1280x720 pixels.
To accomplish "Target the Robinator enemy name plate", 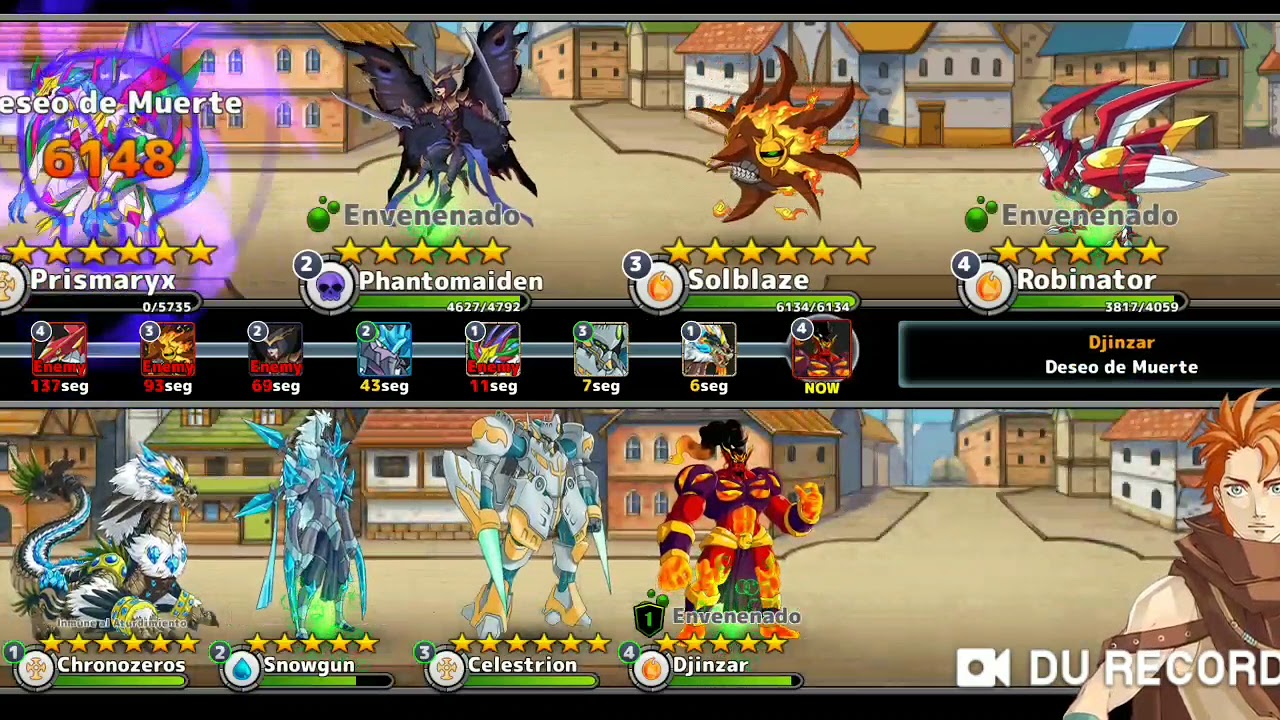I will coord(1085,282).
